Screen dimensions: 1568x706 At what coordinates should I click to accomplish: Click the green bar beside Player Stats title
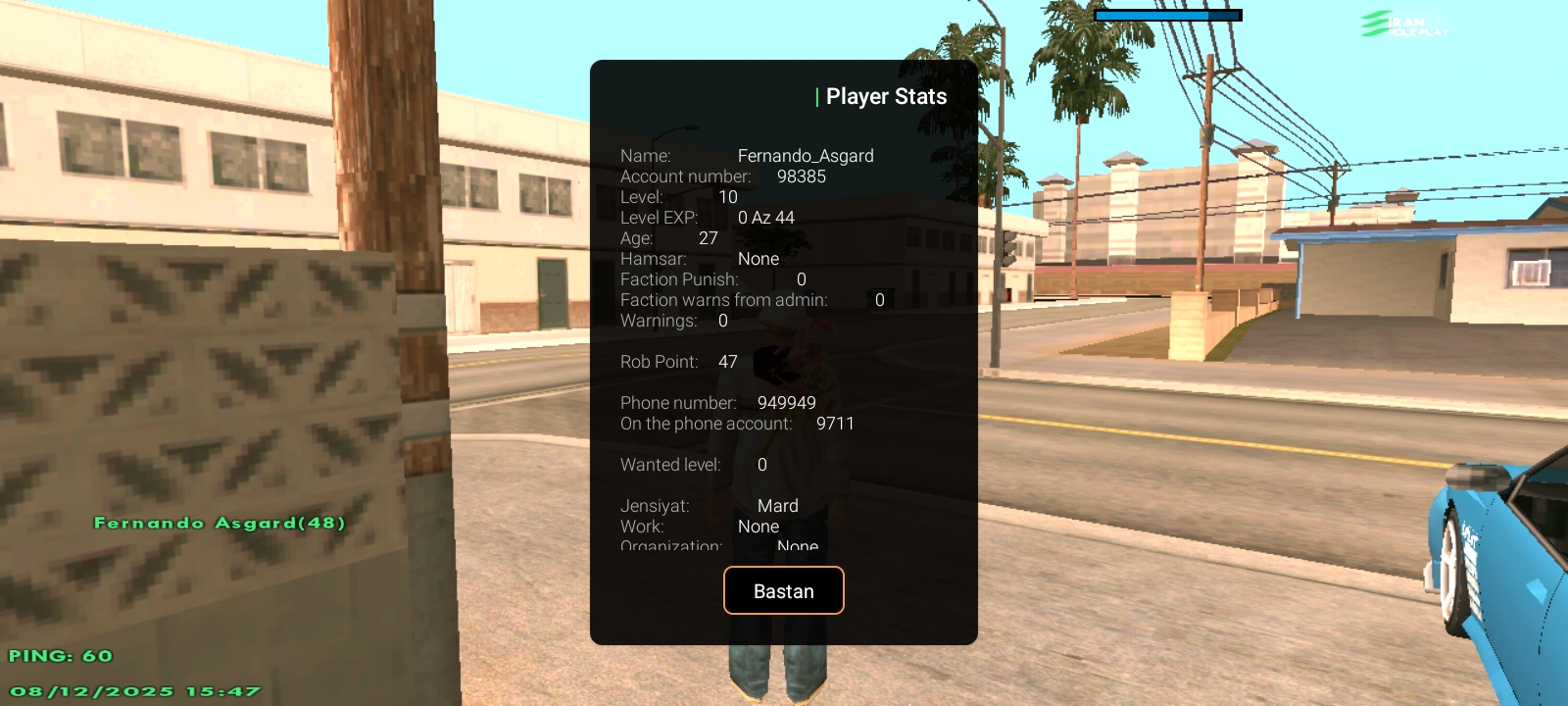coord(815,96)
